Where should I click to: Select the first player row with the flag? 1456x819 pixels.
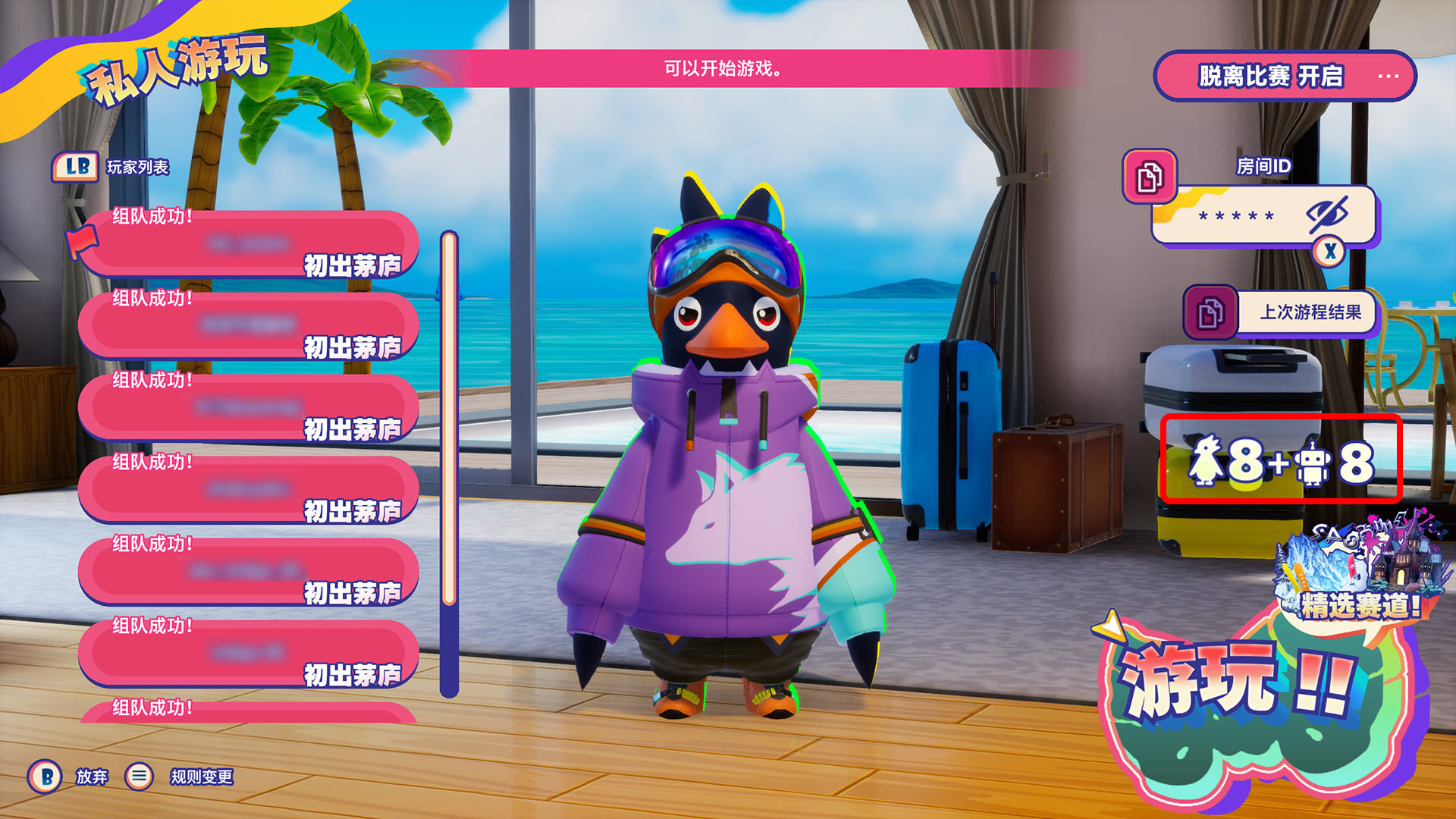249,244
